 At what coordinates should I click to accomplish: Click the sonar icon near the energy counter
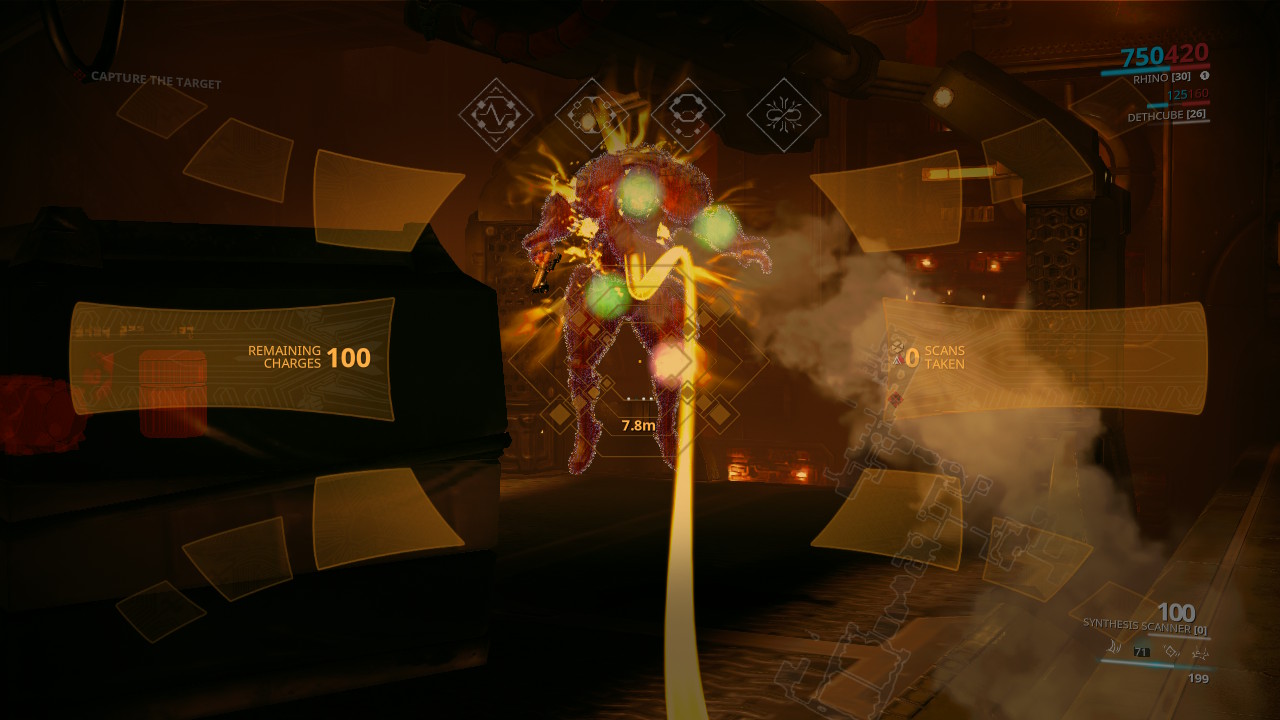pyautogui.click(x=1114, y=648)
